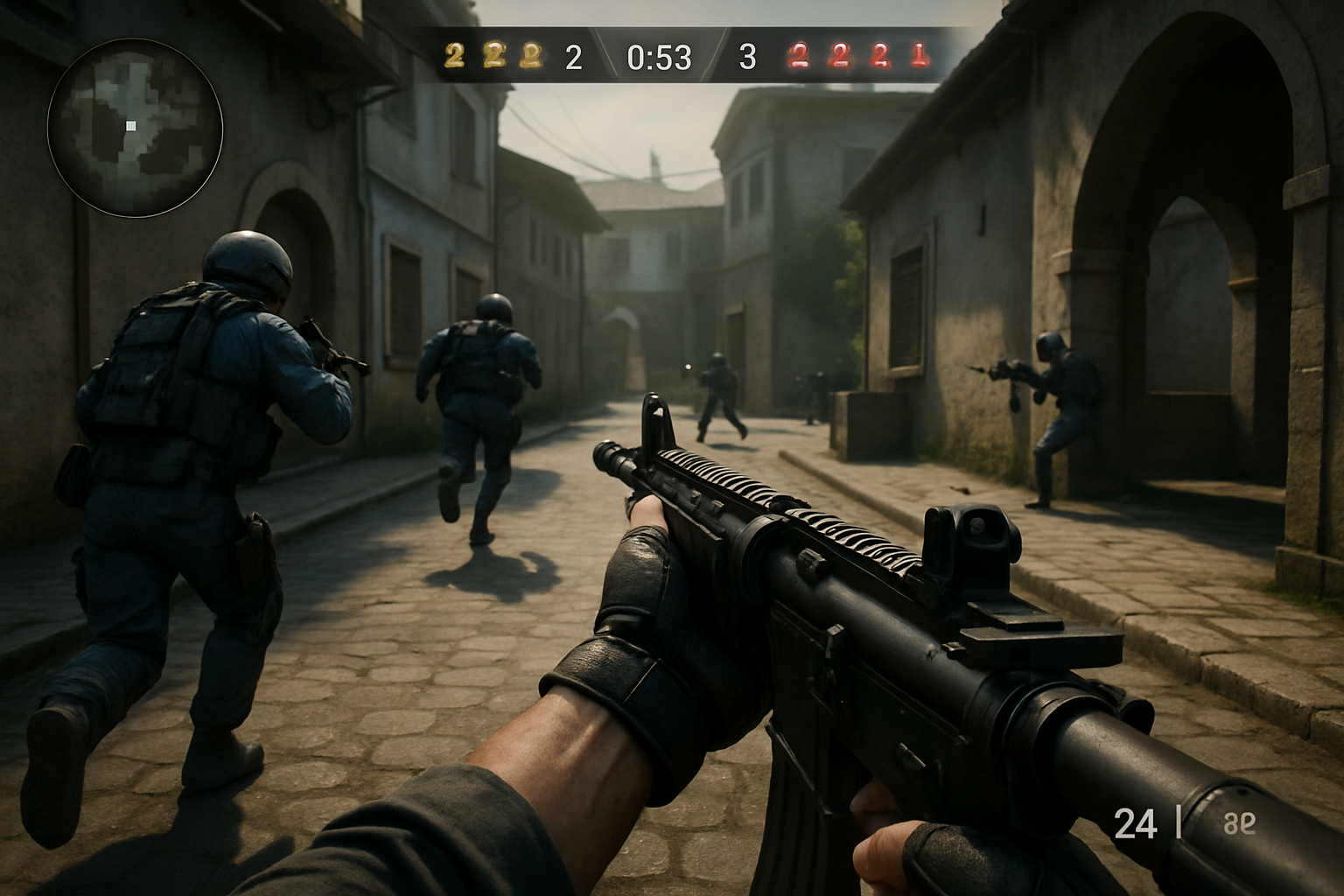Select the second gold teammate marker
Viewport: 1344px width, 896px height.
pyautogui.click(x=493, y=55)
